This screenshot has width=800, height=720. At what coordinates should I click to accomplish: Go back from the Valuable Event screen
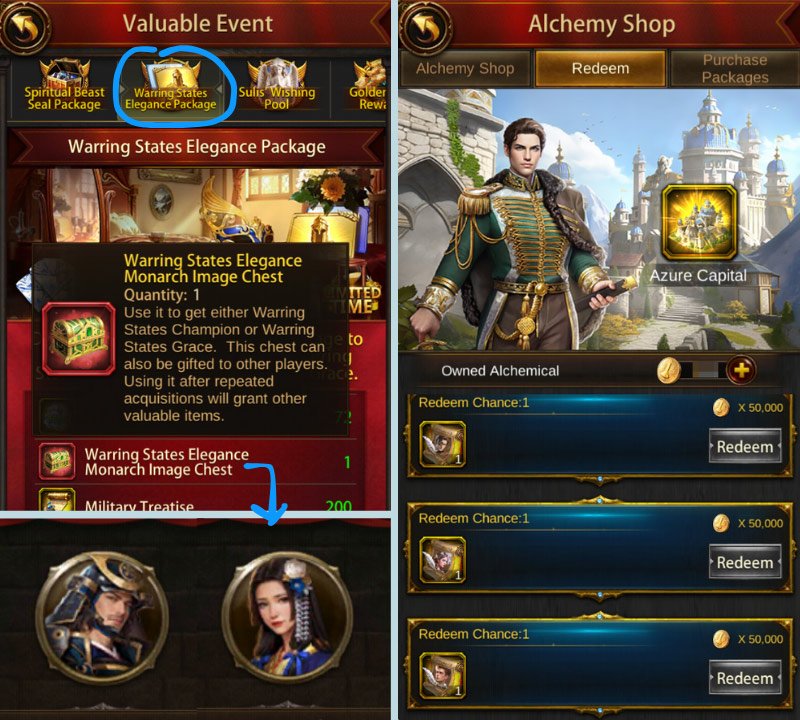tap(27, 27)
